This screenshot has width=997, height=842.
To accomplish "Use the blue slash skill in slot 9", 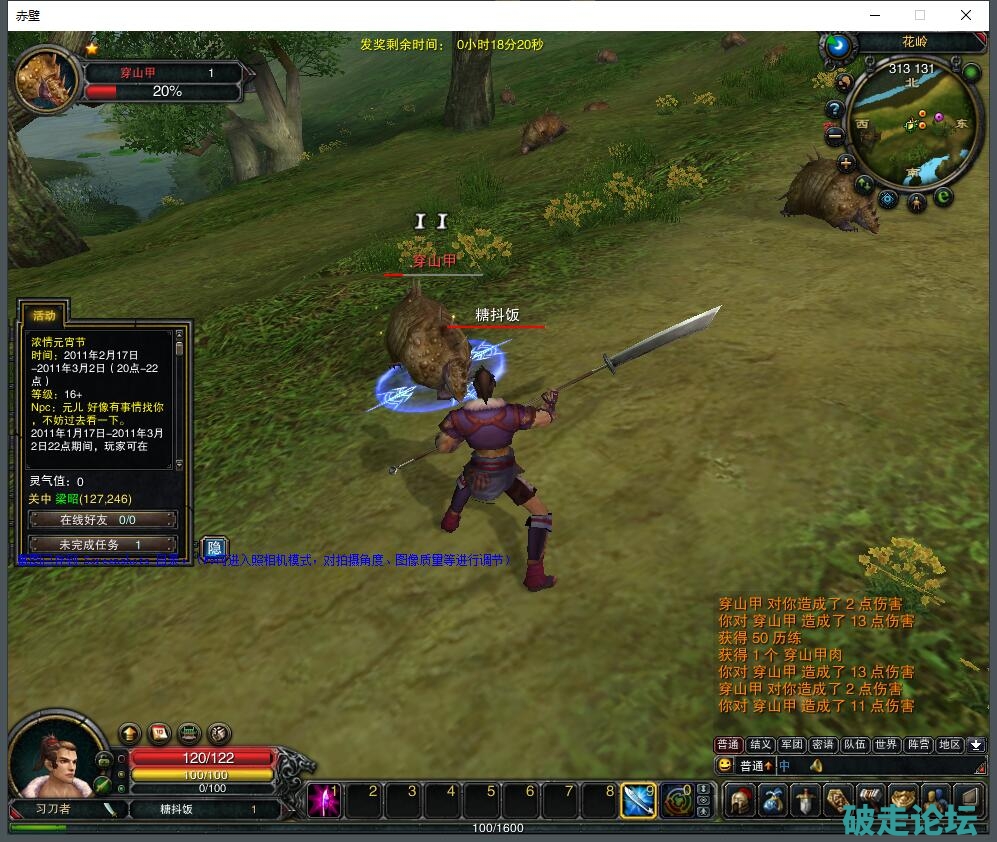I will pos(639,800).
